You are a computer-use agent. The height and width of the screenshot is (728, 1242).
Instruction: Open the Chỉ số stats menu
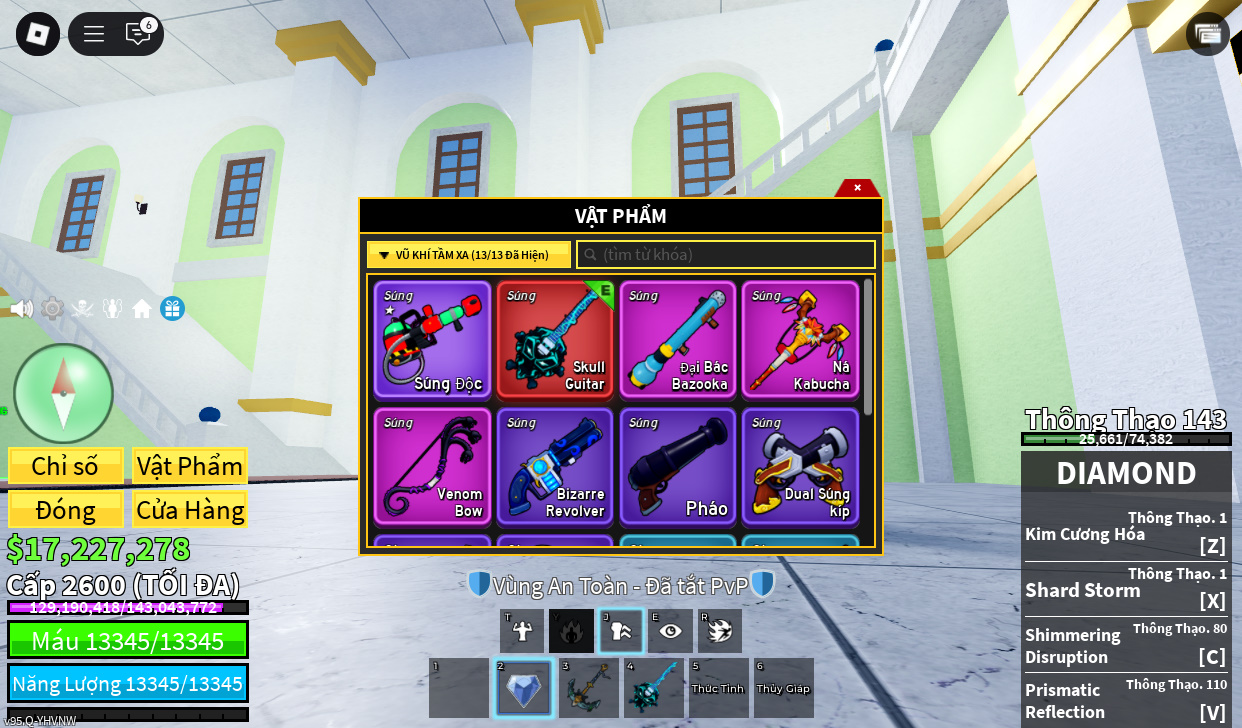pyautogui.click(x=66, y=466)
